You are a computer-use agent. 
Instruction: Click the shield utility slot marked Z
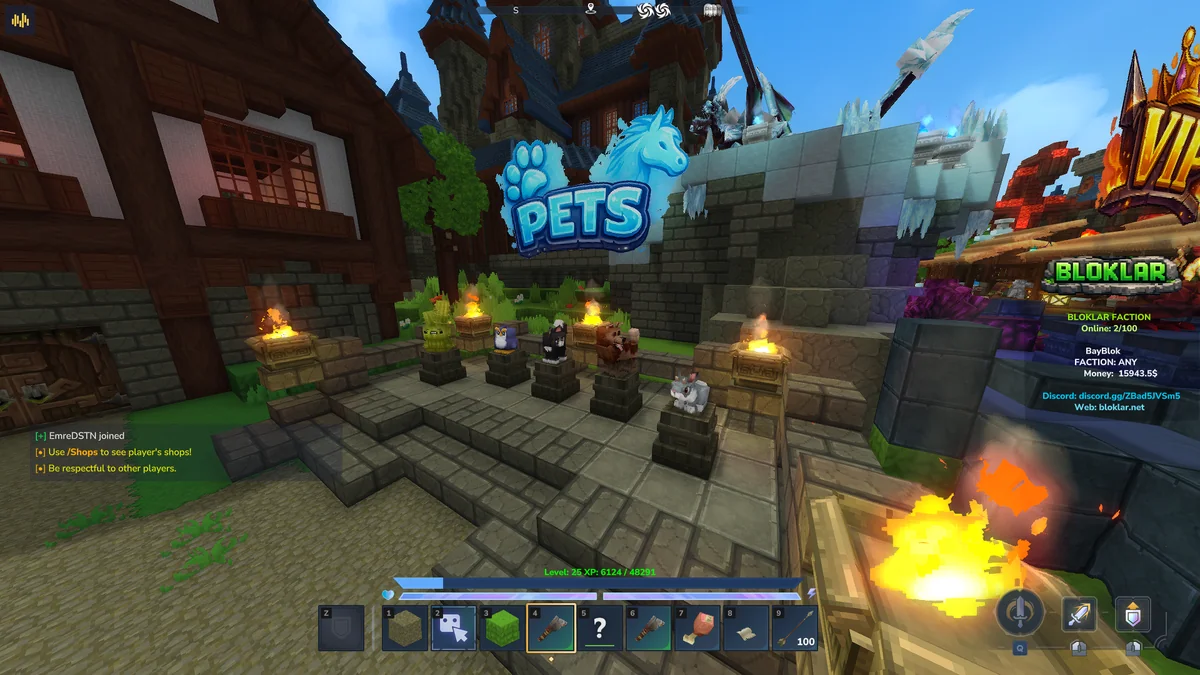pos(341,628)
